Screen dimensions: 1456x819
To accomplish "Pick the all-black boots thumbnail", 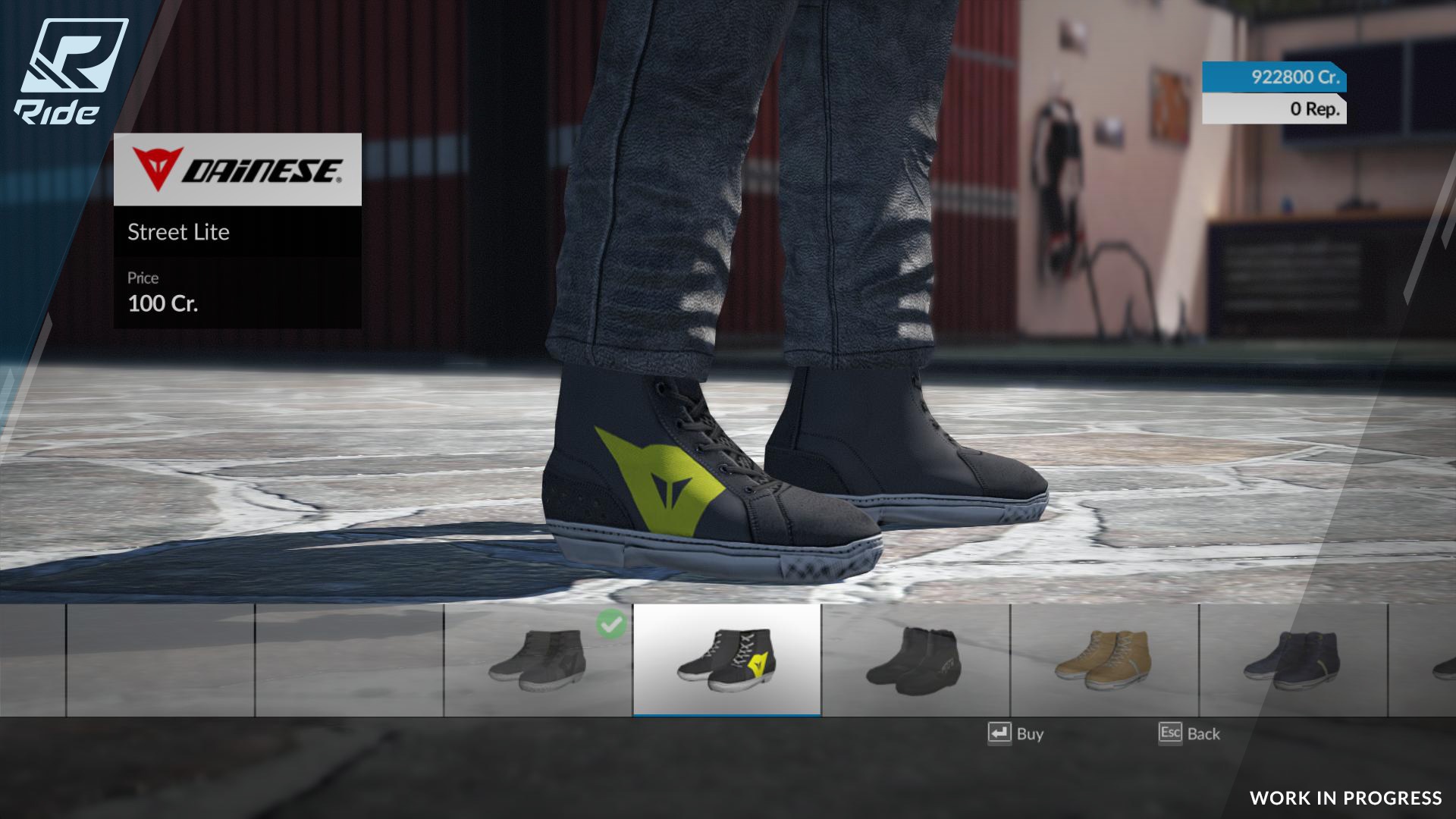I will 915,661.
